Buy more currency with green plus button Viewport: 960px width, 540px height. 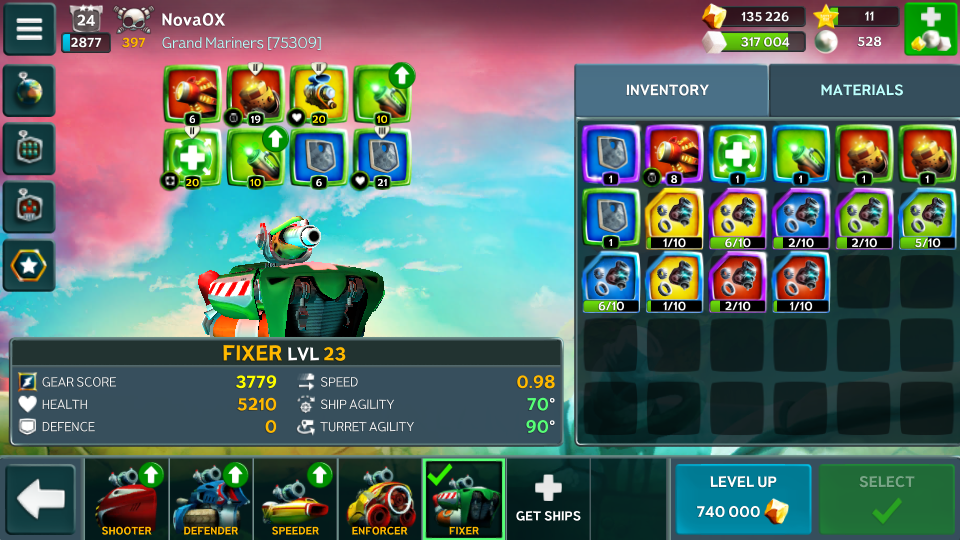tap(930, 29)
